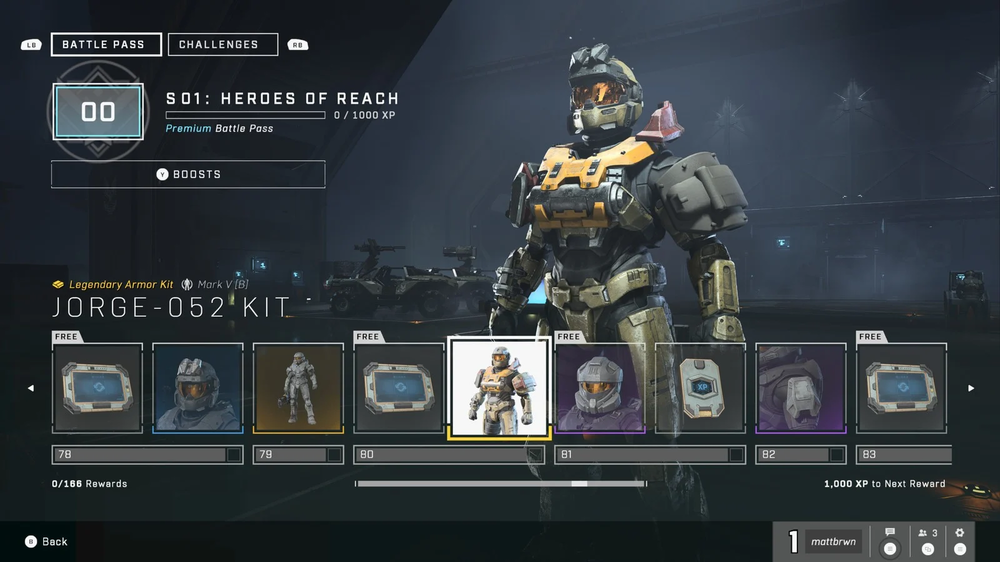Click the level 00 season rank emblem
The height and width of the screenshot is (562, 1000).
pyautogui.click(x=98, y=111)
